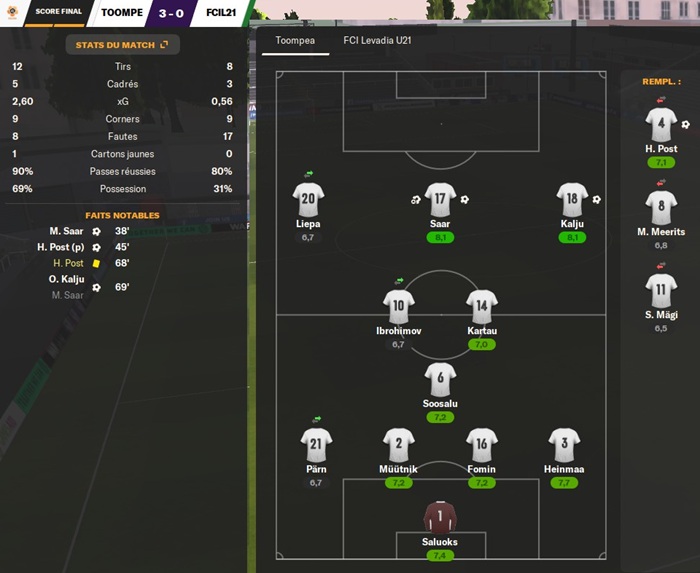Click midfielder Ibrohimov's shirt

click(x=398, y=307)
